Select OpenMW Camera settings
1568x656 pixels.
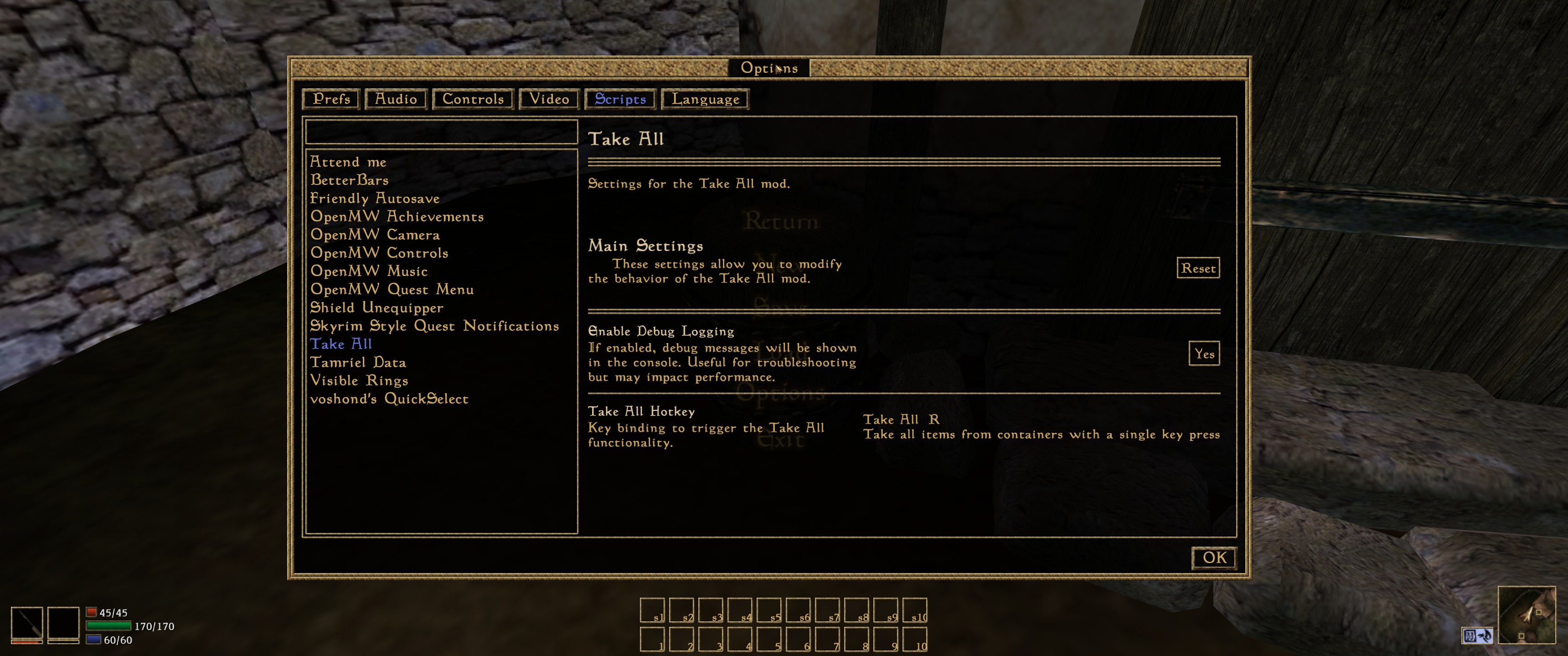pos(375,235)
